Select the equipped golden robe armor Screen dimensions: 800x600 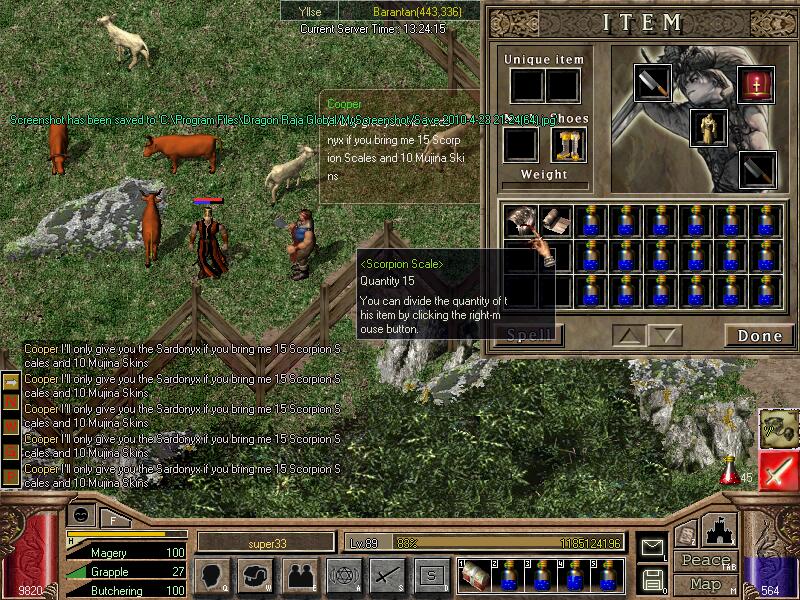[708, 127]
